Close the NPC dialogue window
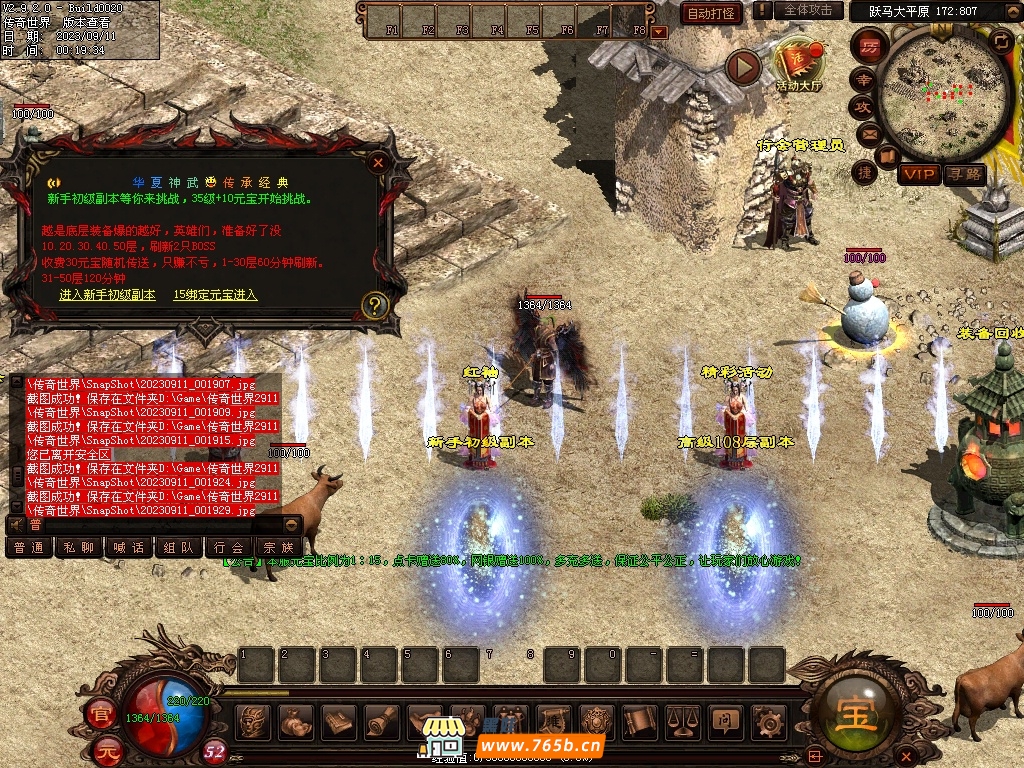1024x768 pixels. [378, 163]
